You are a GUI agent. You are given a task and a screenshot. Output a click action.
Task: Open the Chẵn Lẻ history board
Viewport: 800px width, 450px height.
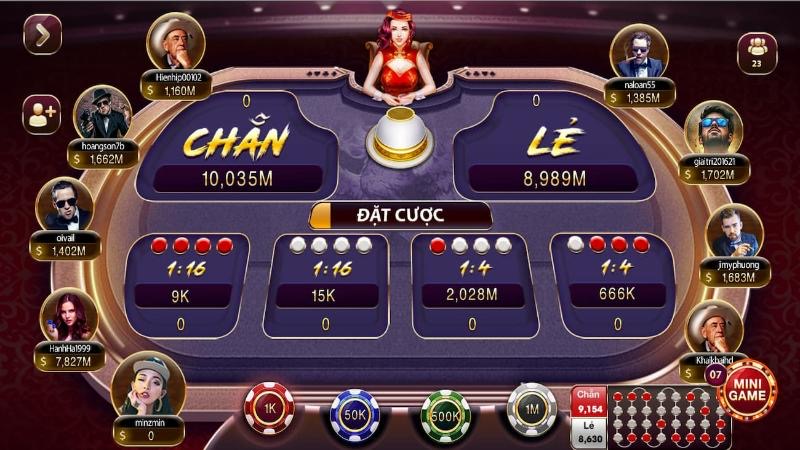pyautogui.click(x=662, y=415)
